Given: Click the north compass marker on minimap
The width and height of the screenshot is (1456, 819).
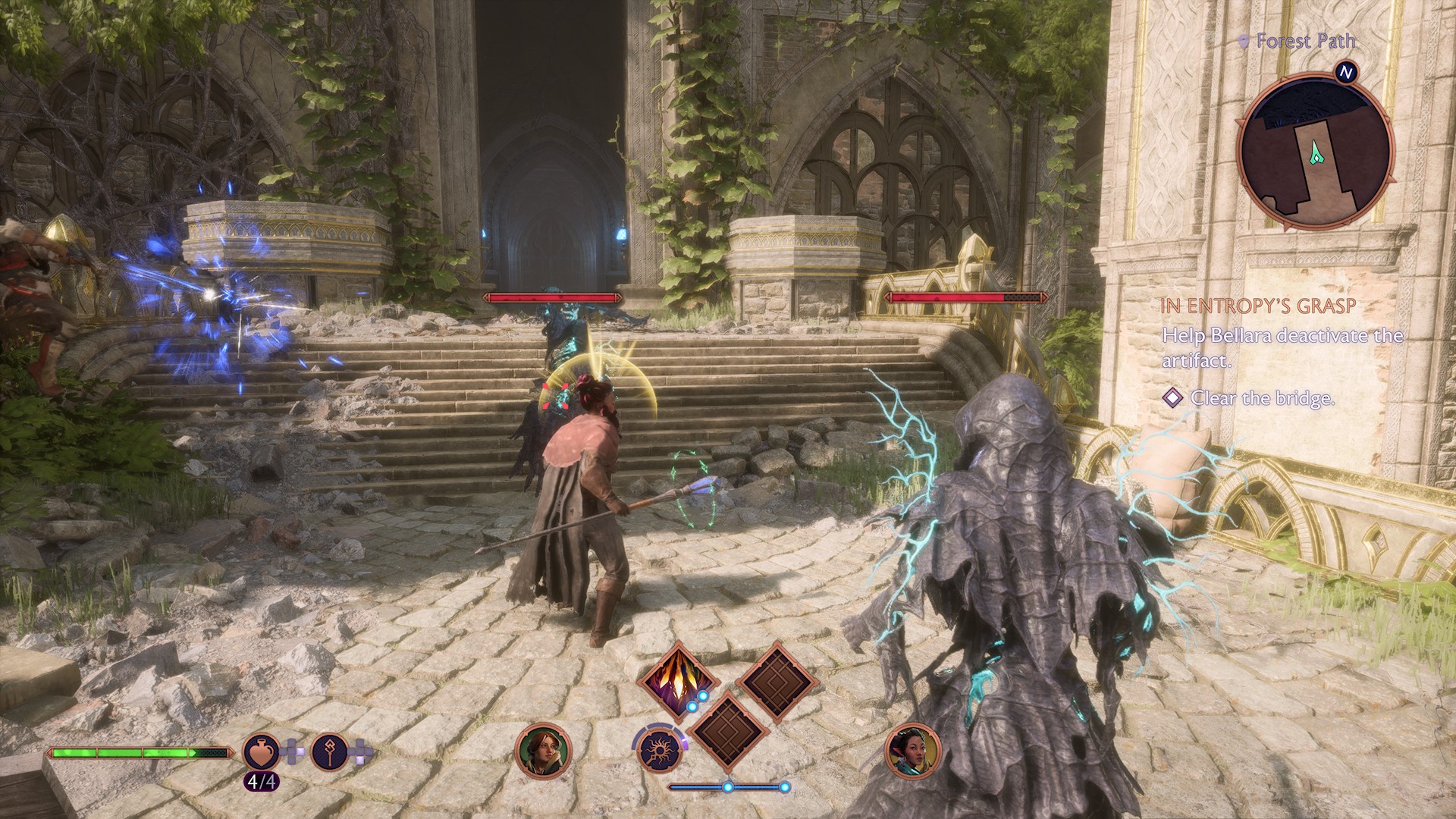Looking at the screenshot, I should [x=1346, y=73].
